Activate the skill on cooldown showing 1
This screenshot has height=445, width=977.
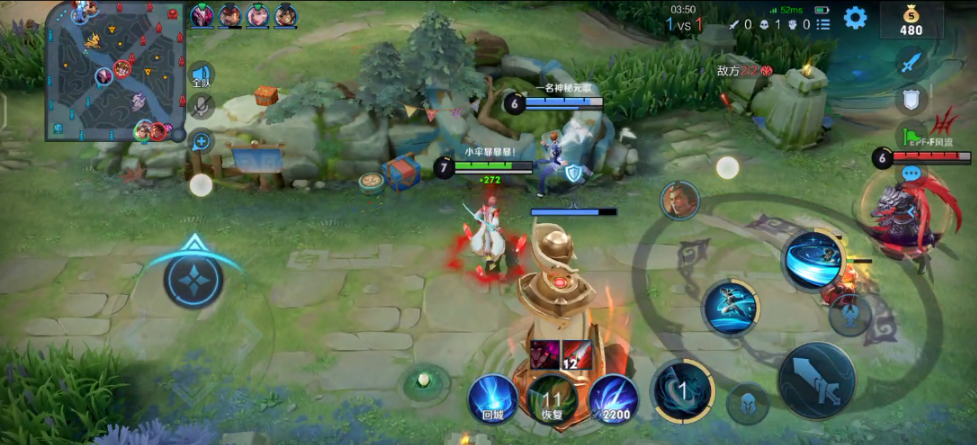(x=683, y=389)
